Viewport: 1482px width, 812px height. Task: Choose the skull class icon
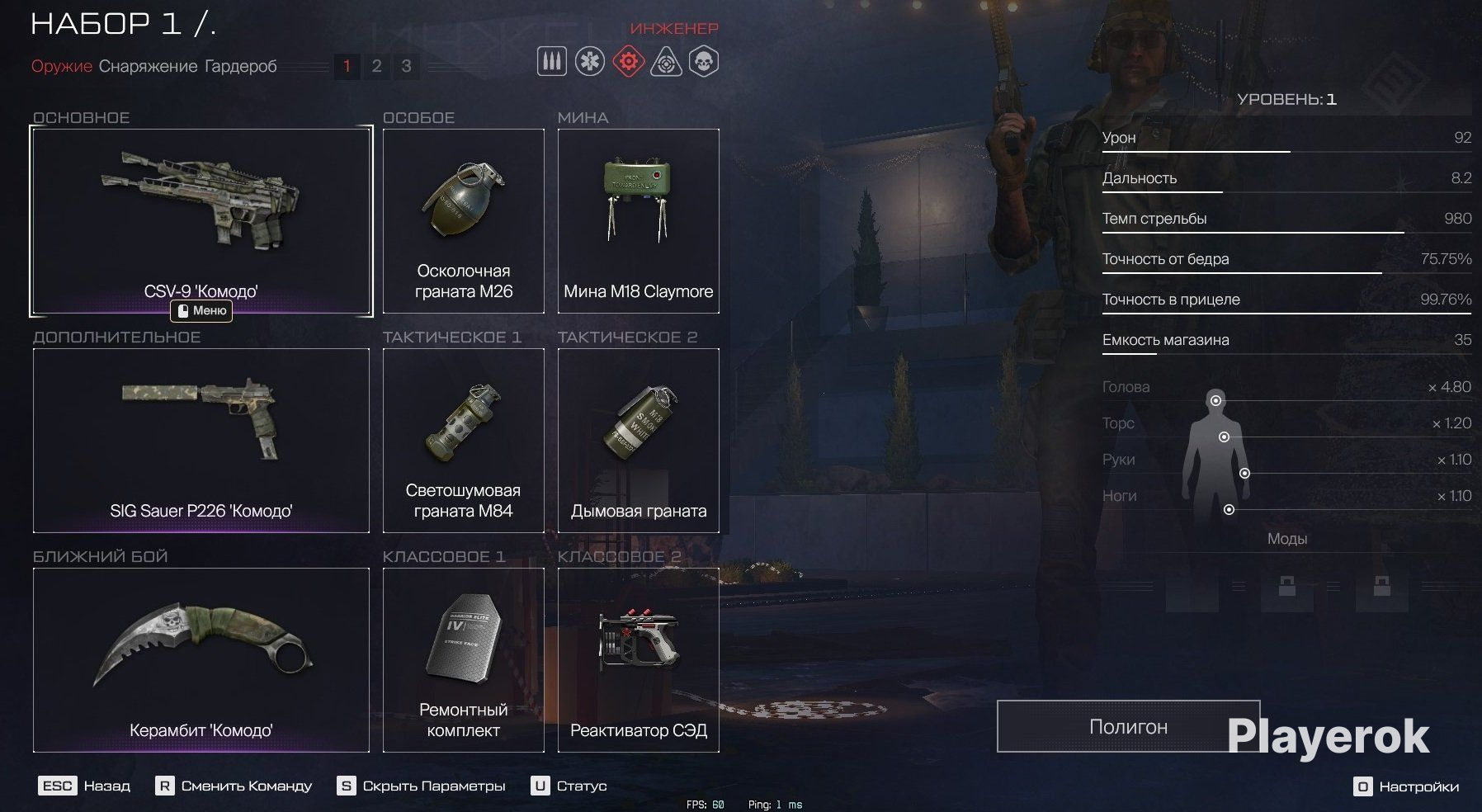(x=704, y=62)
